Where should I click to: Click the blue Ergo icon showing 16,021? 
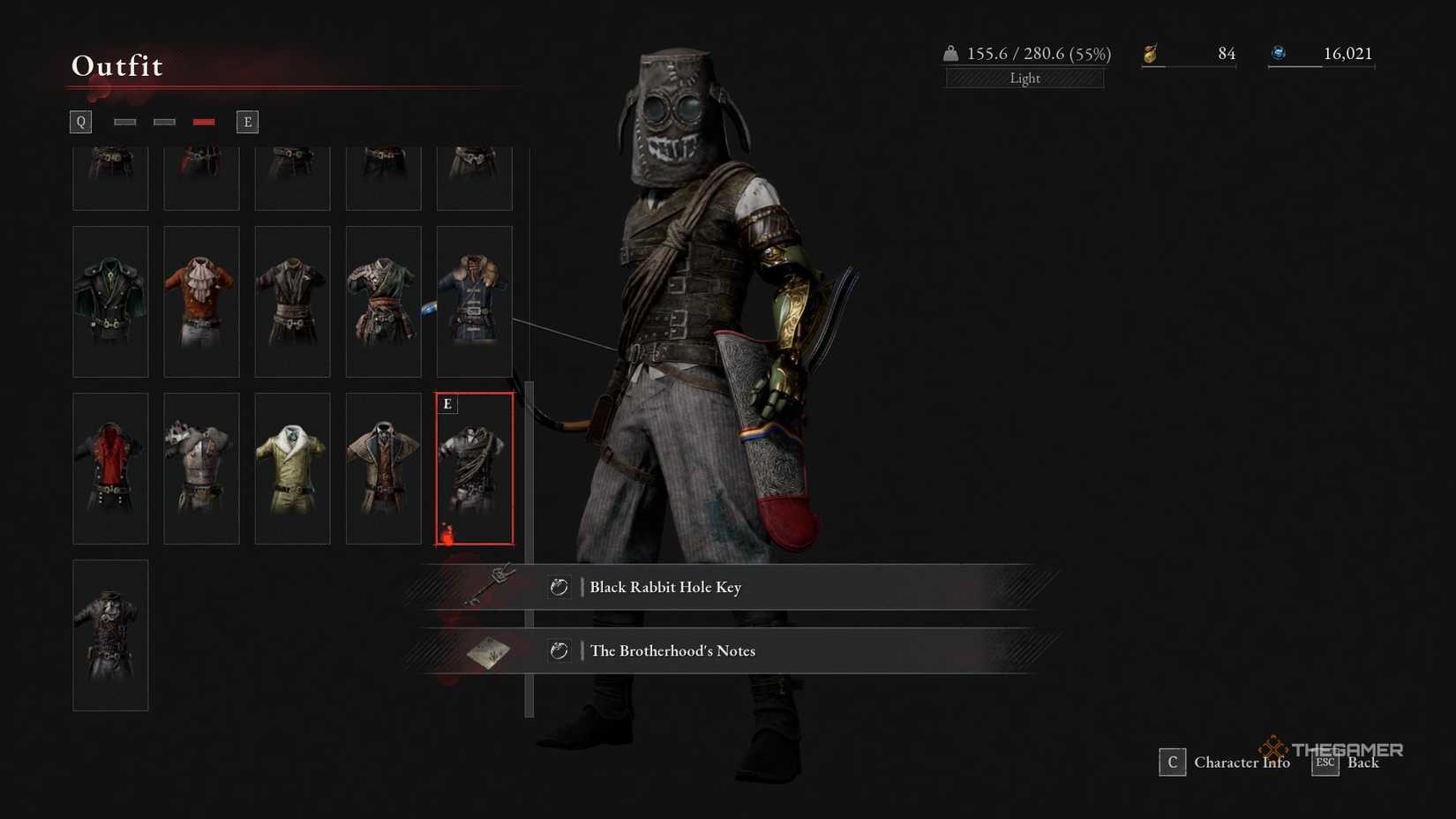point(1280,52)
